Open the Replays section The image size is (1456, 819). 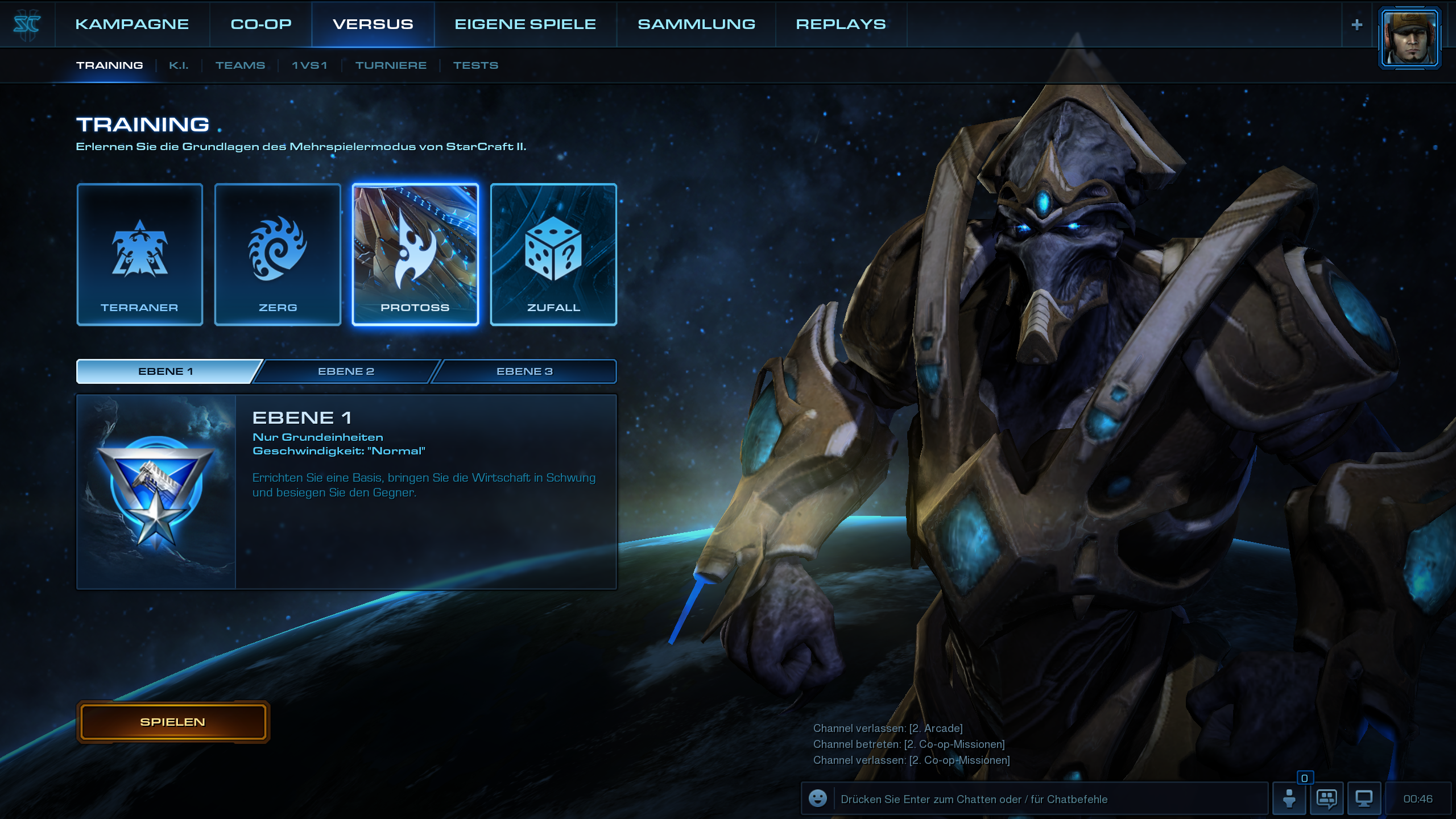(x=841, y=24)
